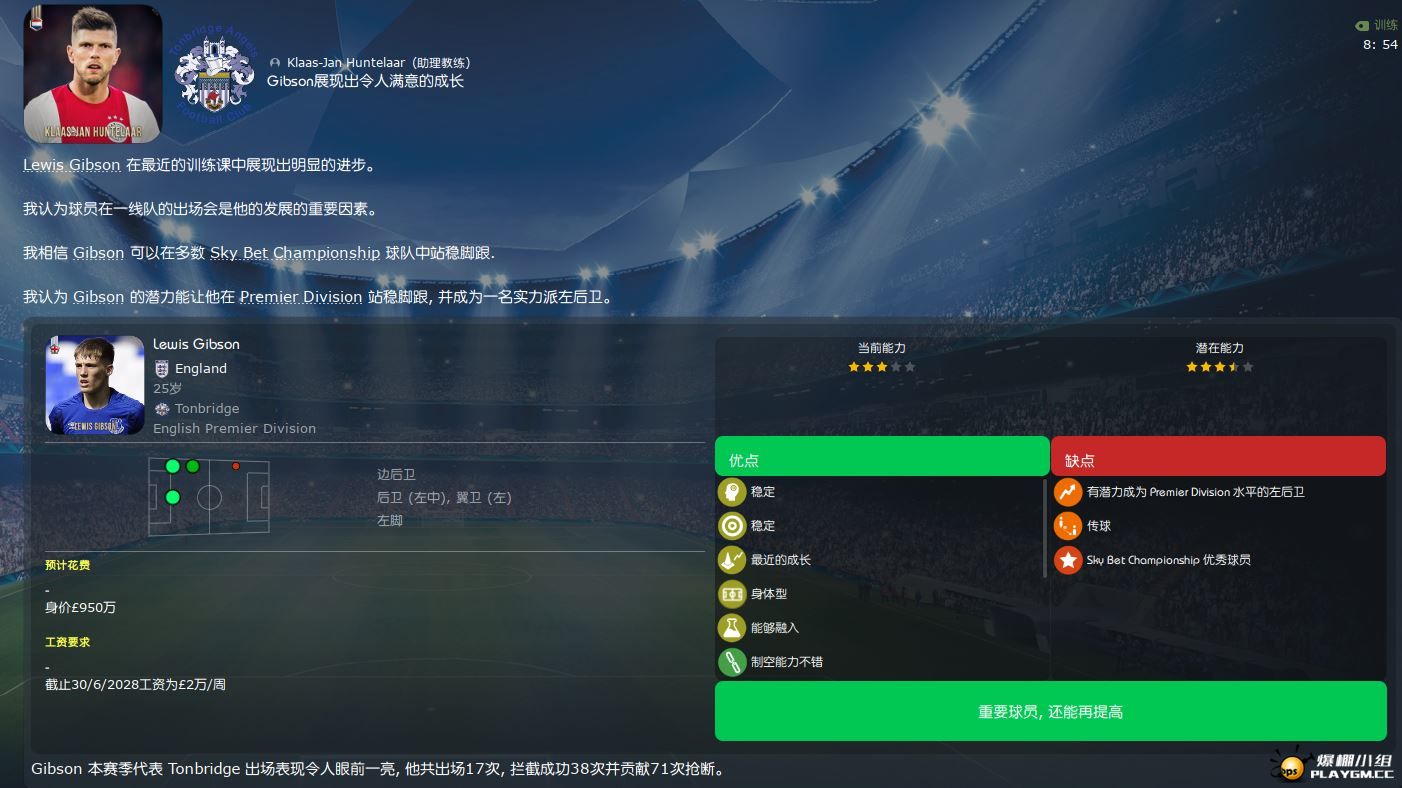Open Lewis Gibson's portrait thumbnail
The width and height of the screenshot is (1402, 788).
point(95,385)
